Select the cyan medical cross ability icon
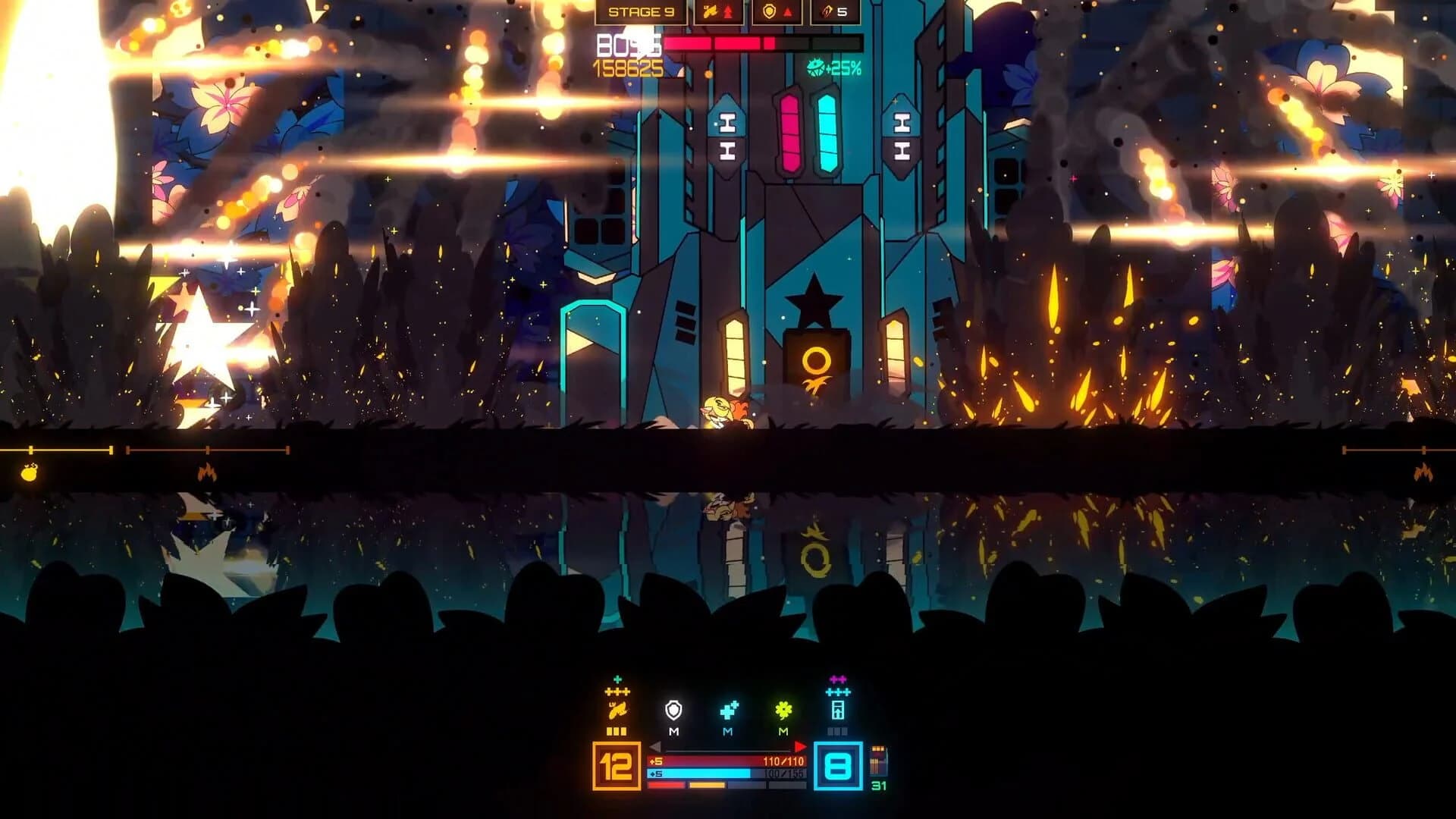 pyautogui.click(x=728, y=711)
